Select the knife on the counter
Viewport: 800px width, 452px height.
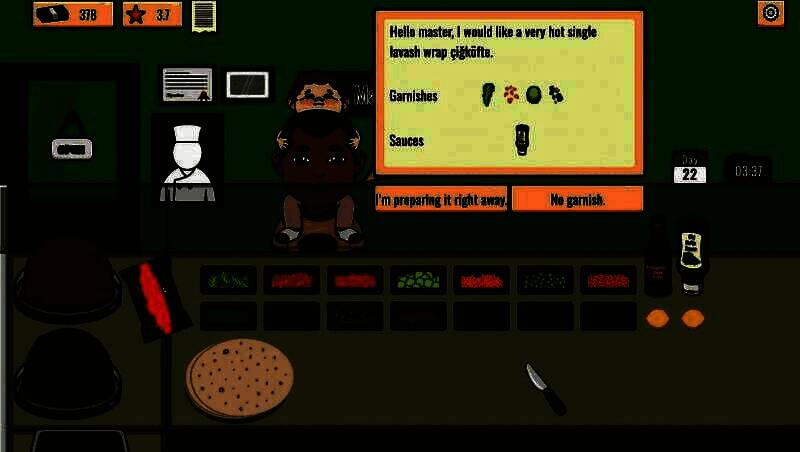[x=545, y=388]
